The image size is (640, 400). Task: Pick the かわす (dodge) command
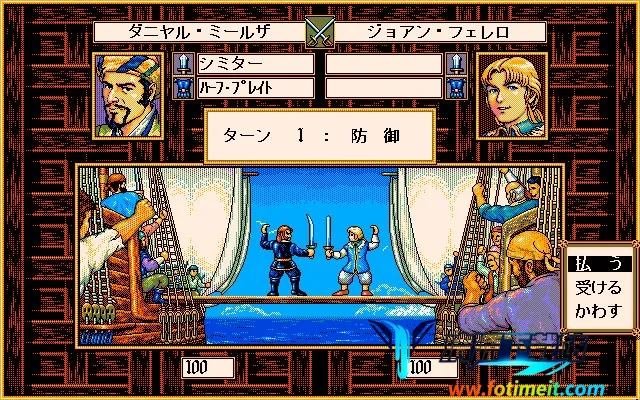[x=598, y=310]
